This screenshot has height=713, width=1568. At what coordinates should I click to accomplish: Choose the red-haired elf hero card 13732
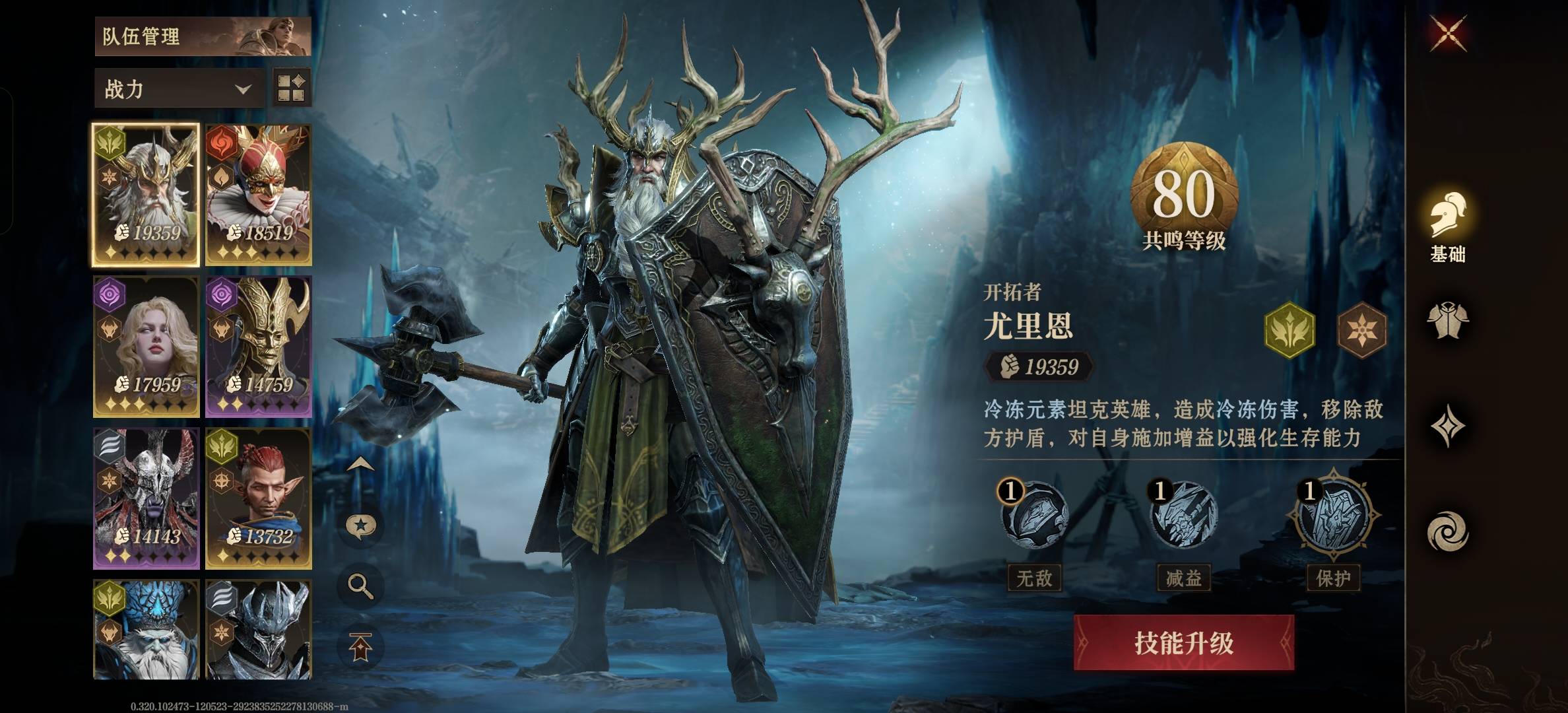pos(258,498)
